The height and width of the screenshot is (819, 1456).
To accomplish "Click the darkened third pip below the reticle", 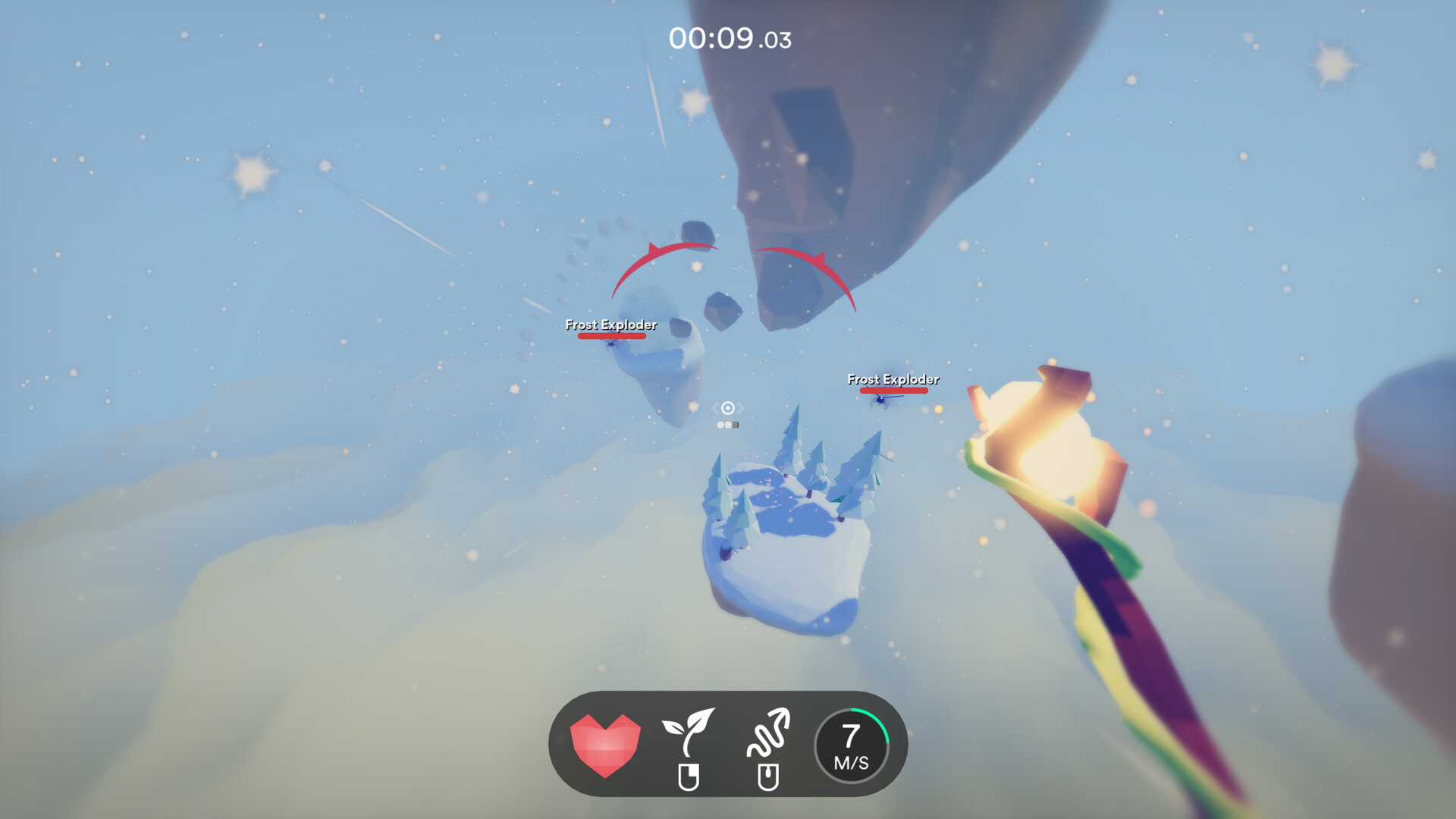I will (x=736, y=425).
